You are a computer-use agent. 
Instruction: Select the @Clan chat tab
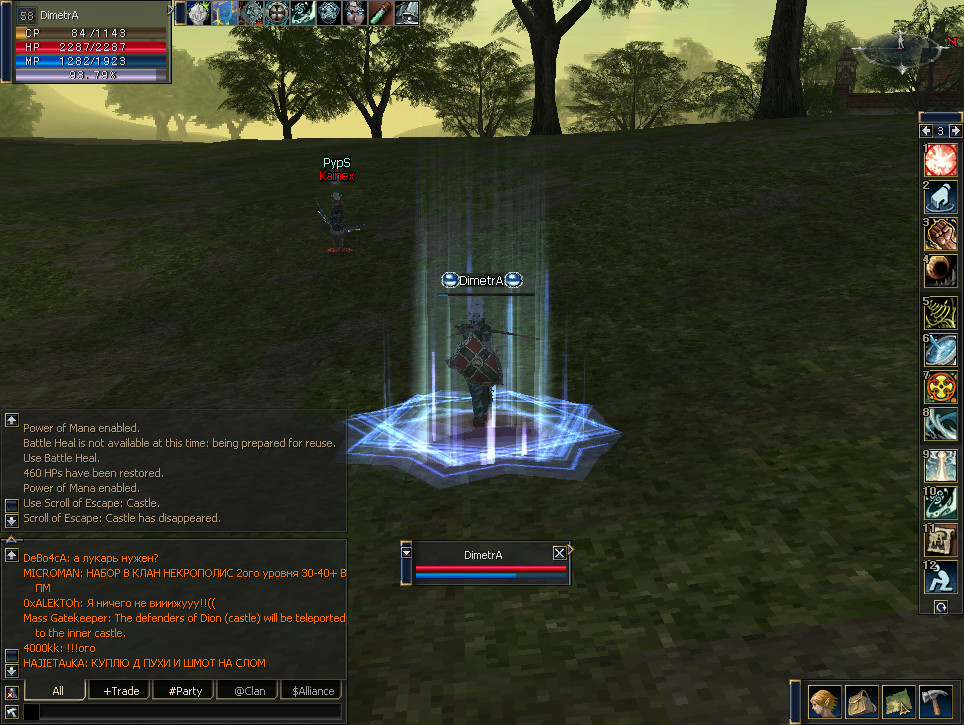(x=248, y=691)
